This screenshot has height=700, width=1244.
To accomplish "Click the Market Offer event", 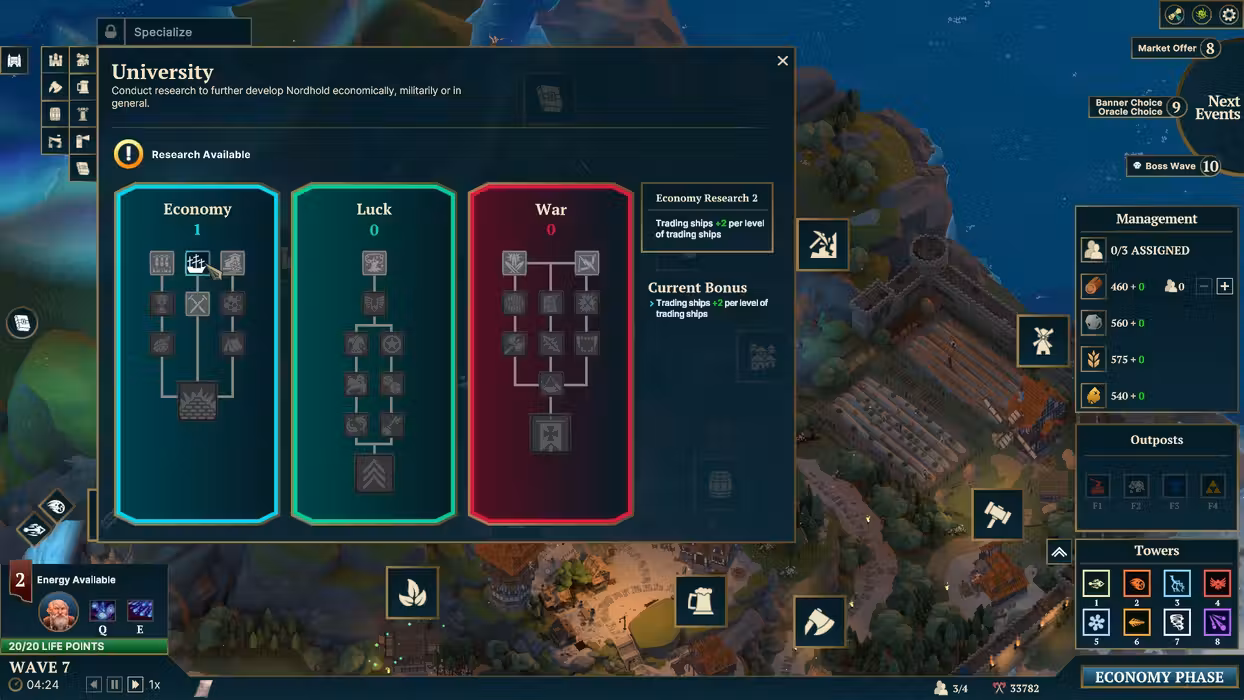I will (x=1176, y=48).
